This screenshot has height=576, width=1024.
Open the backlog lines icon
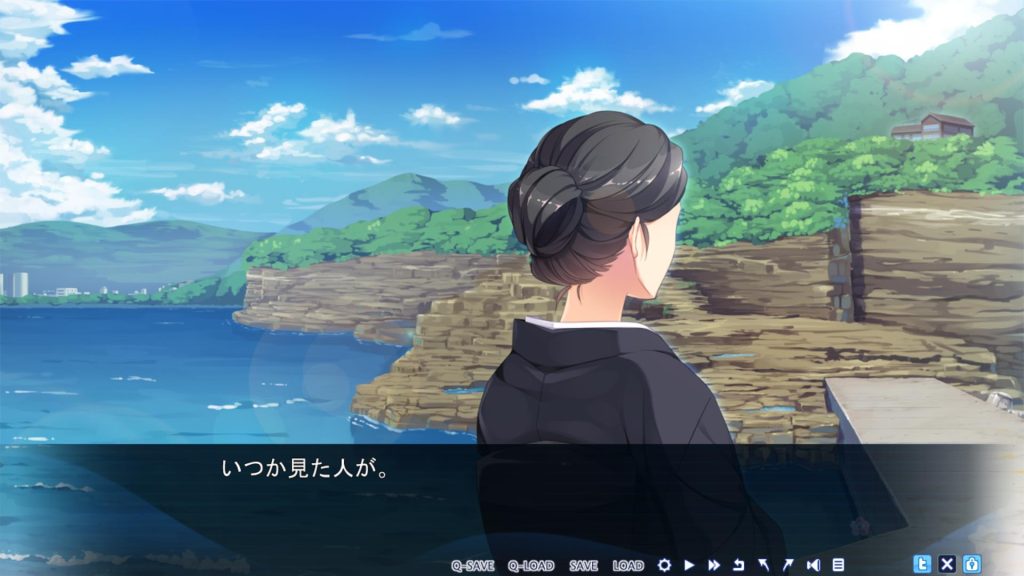click(x=838, y=565)
